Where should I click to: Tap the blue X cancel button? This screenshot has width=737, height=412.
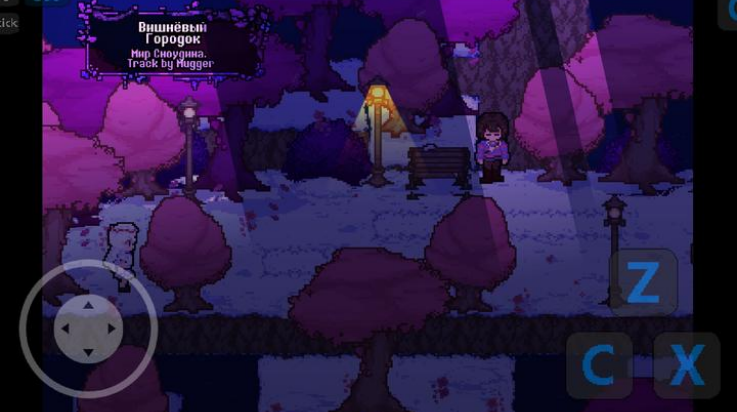click(x=686, y=366)
